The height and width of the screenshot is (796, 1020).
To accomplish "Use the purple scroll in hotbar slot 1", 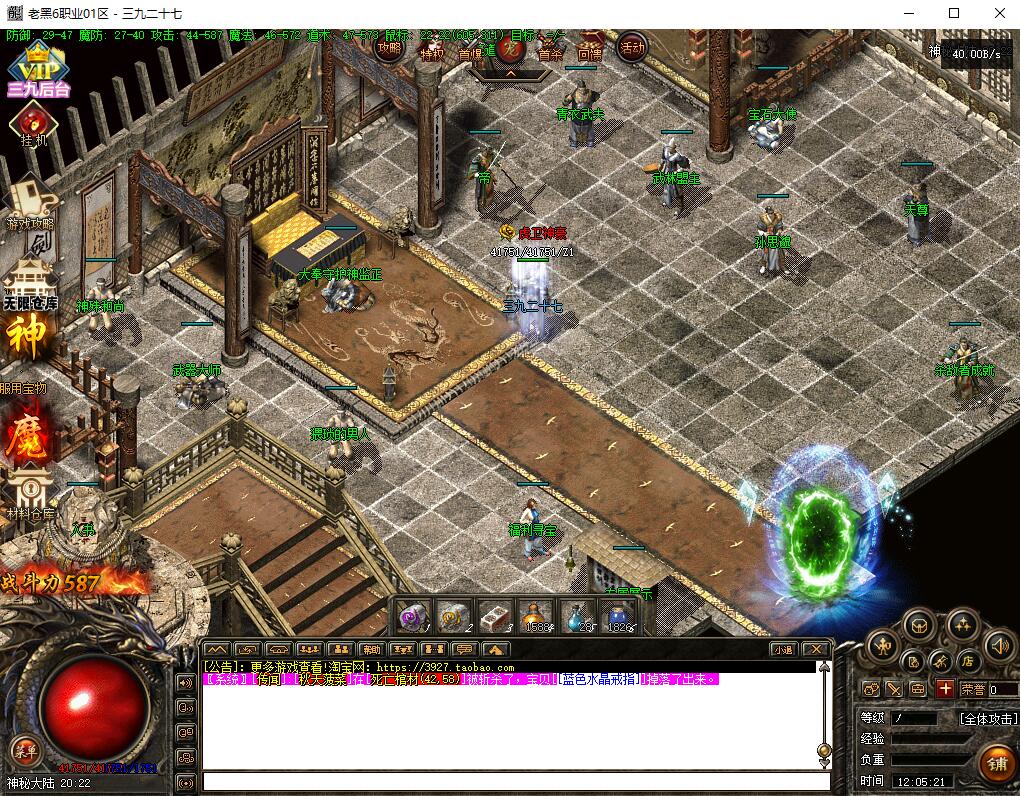I will (x=413, y=616).
